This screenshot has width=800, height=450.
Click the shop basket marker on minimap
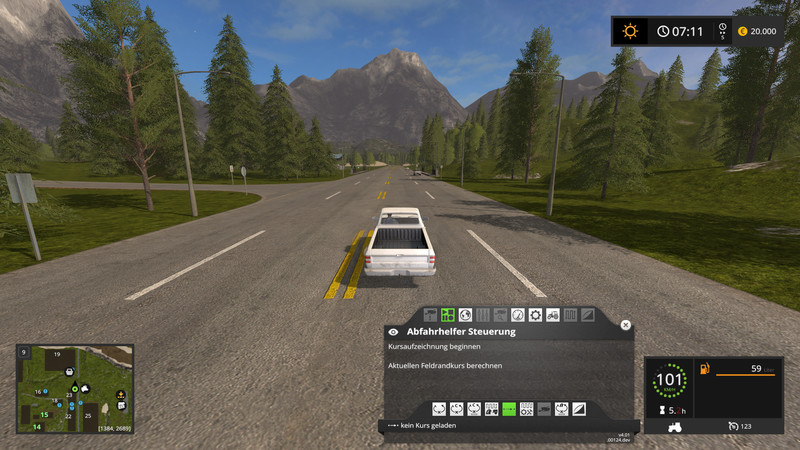click(x=69, y=372)
